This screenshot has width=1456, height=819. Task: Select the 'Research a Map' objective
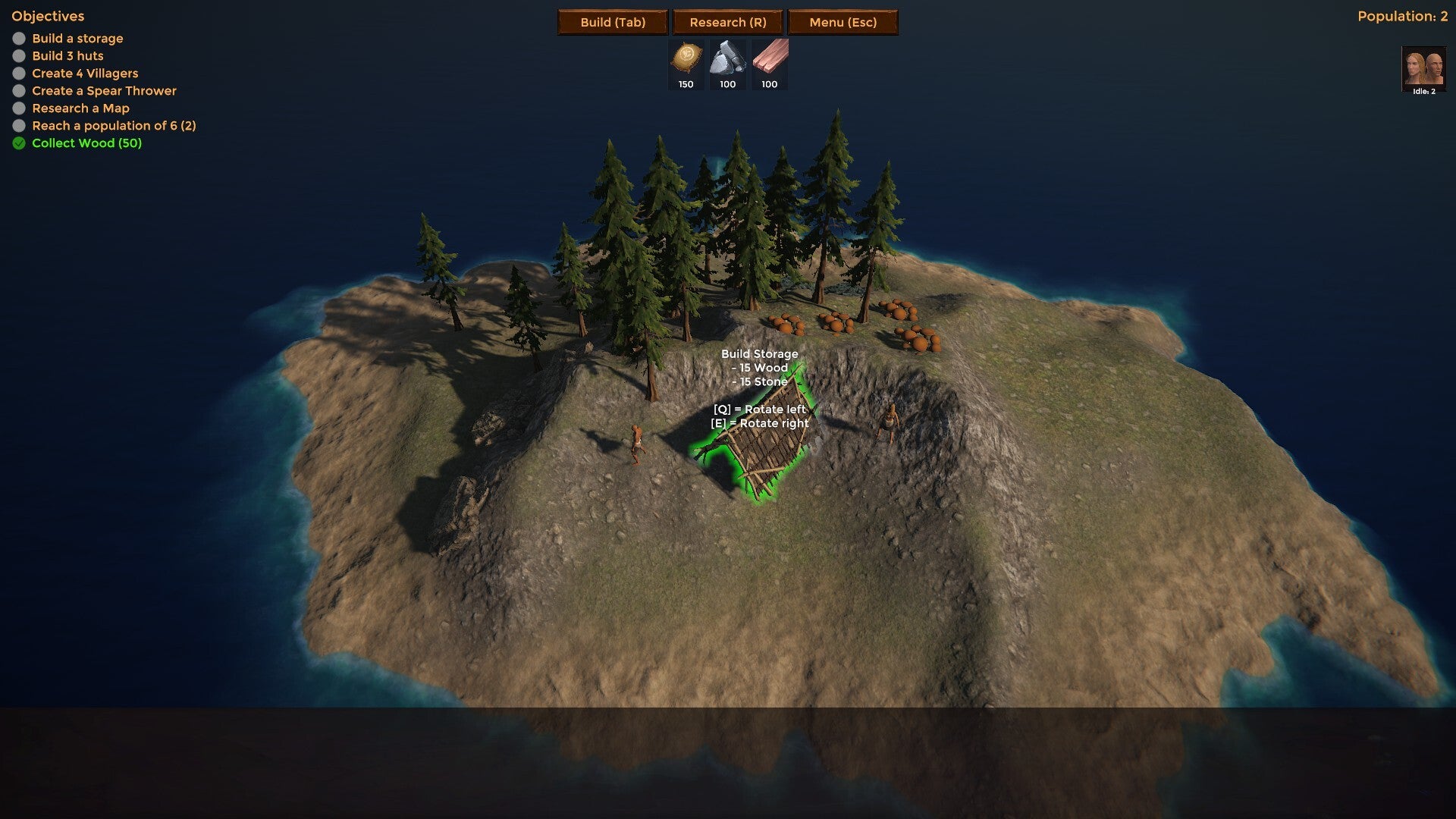(x=80, y=108)
